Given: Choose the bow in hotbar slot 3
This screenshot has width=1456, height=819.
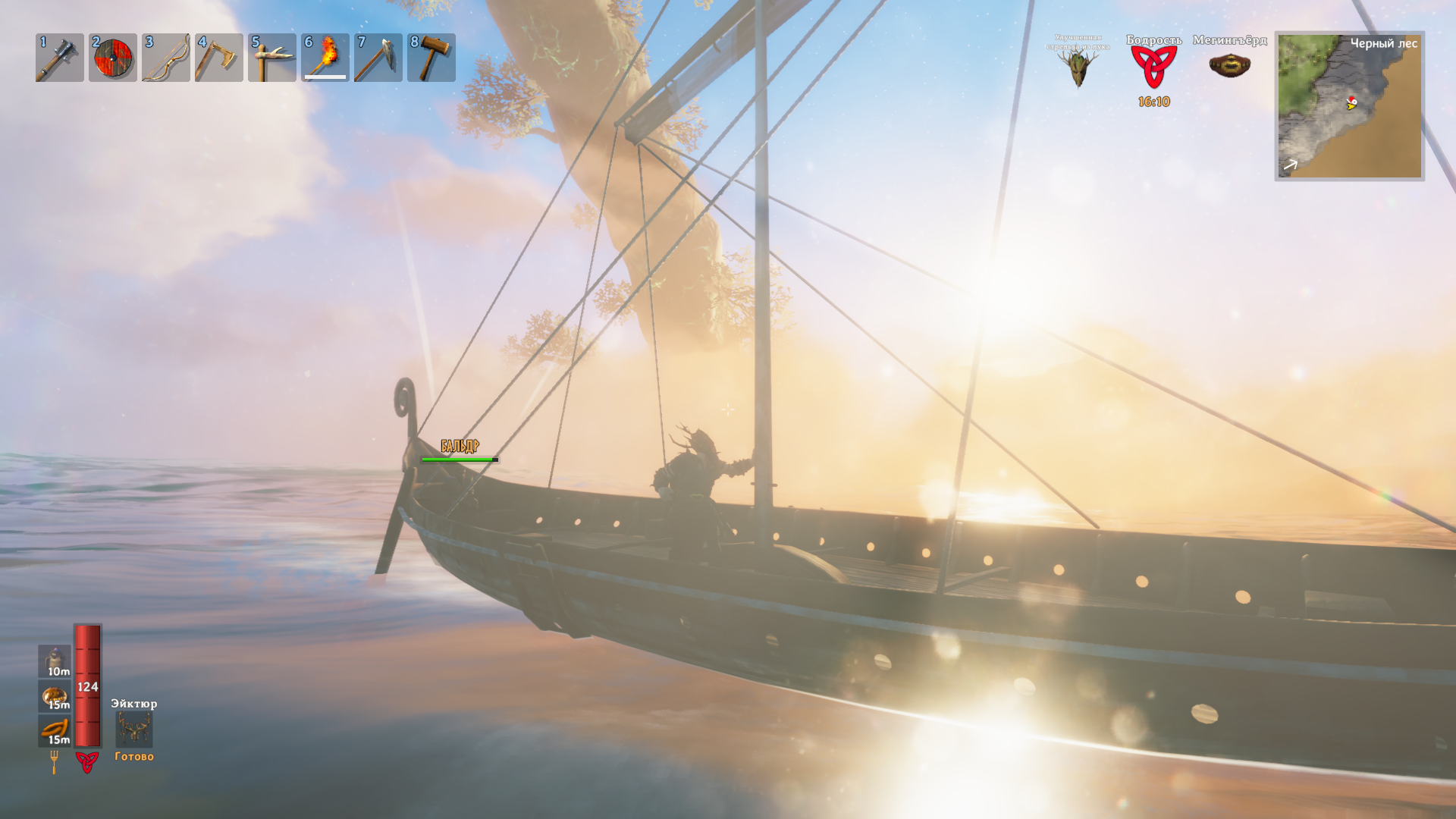Looking at the screenshot, I should [165, 58].
